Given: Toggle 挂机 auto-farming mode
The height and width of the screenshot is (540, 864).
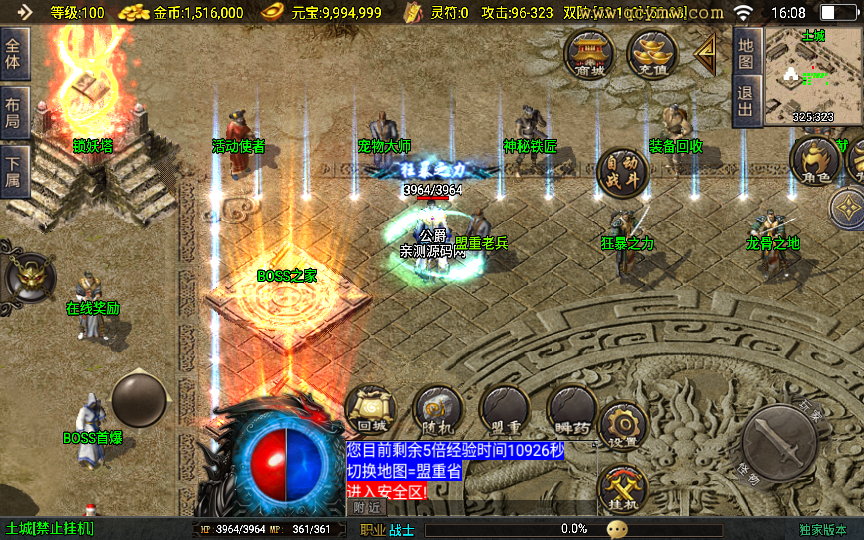Looking at the screenshot, I should pos(623,489).
